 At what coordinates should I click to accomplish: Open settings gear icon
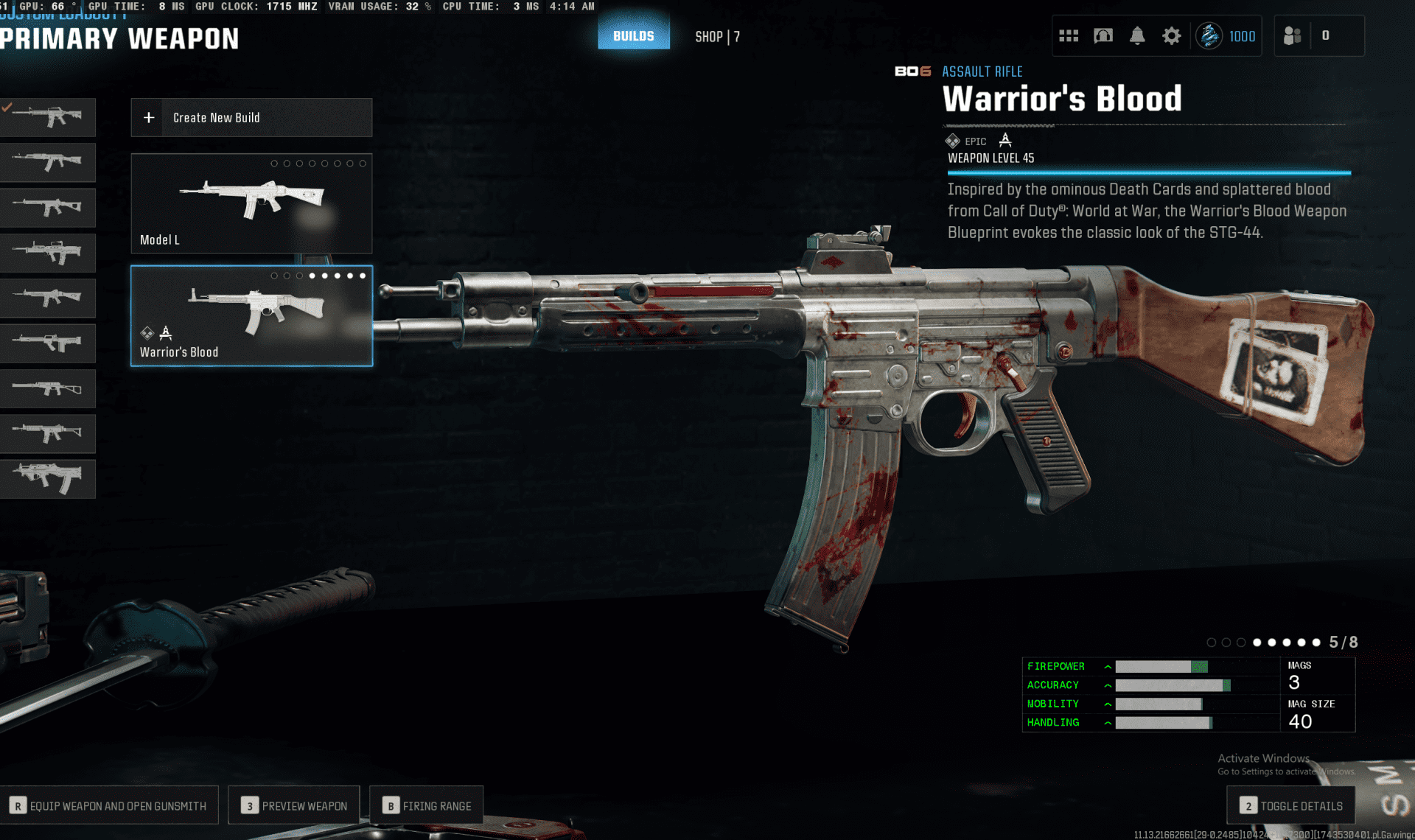click(1171, 36)
